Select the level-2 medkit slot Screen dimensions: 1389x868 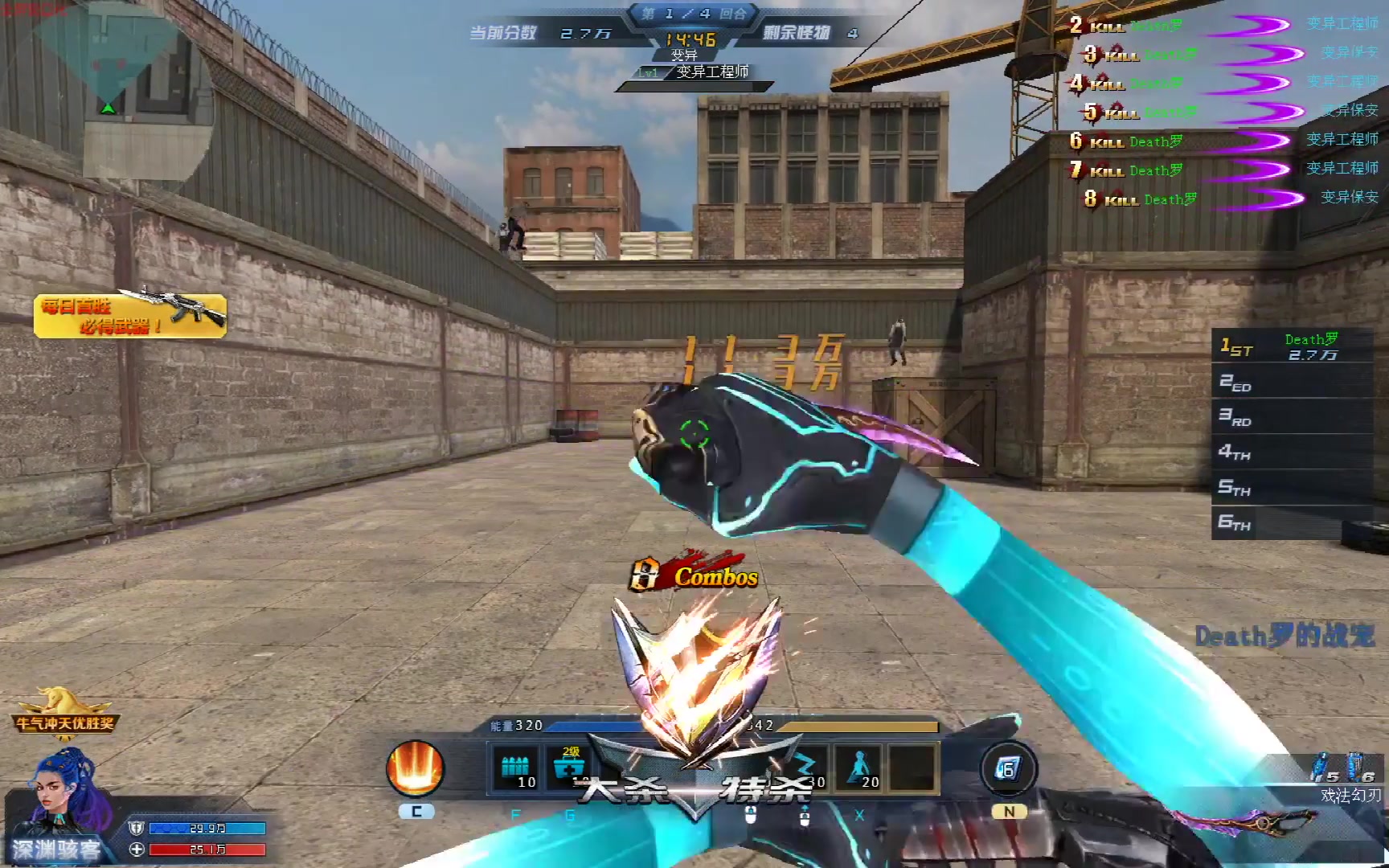coord(567,768)
